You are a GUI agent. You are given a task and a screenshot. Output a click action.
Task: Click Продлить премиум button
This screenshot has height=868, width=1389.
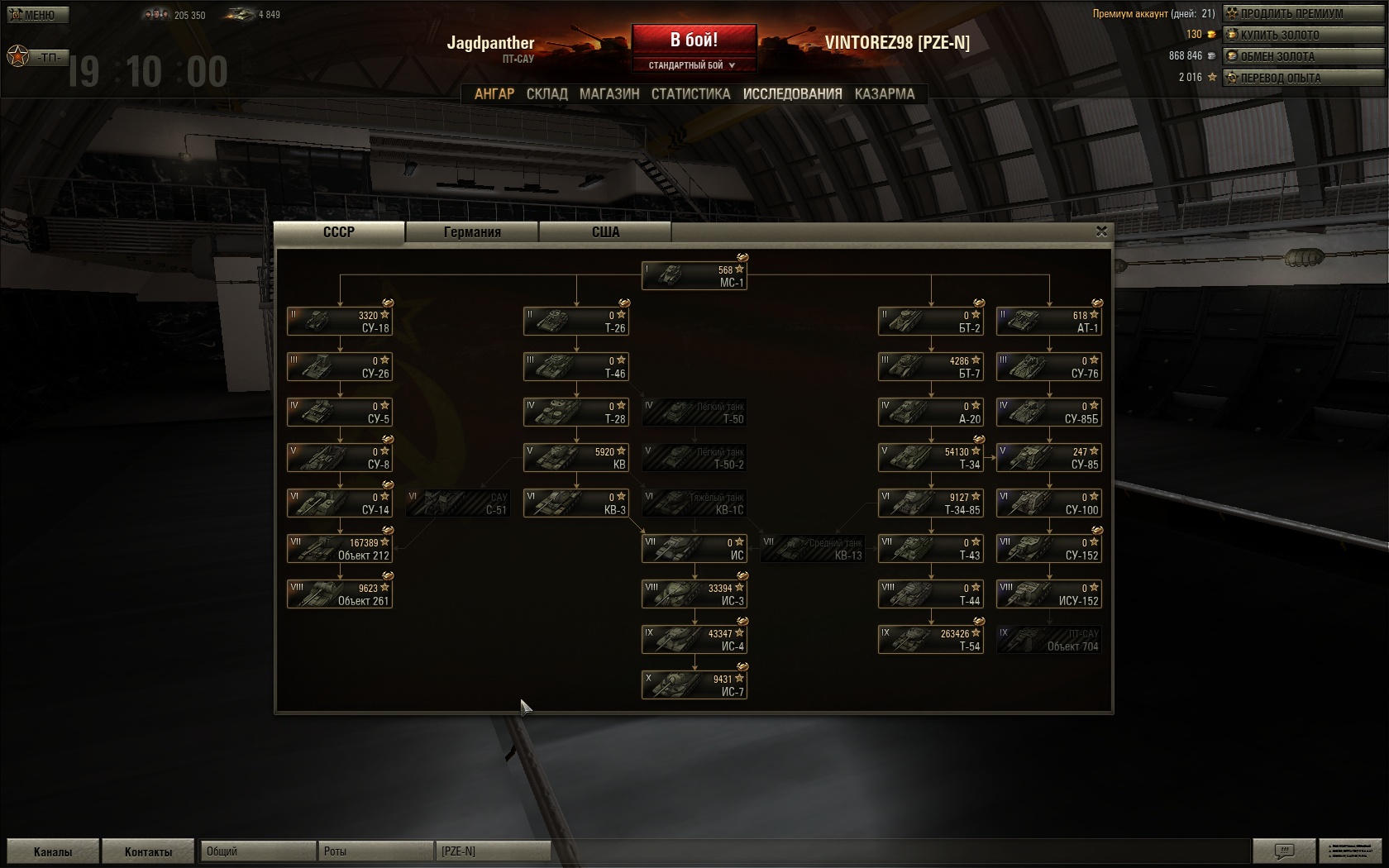[1291, 13]
